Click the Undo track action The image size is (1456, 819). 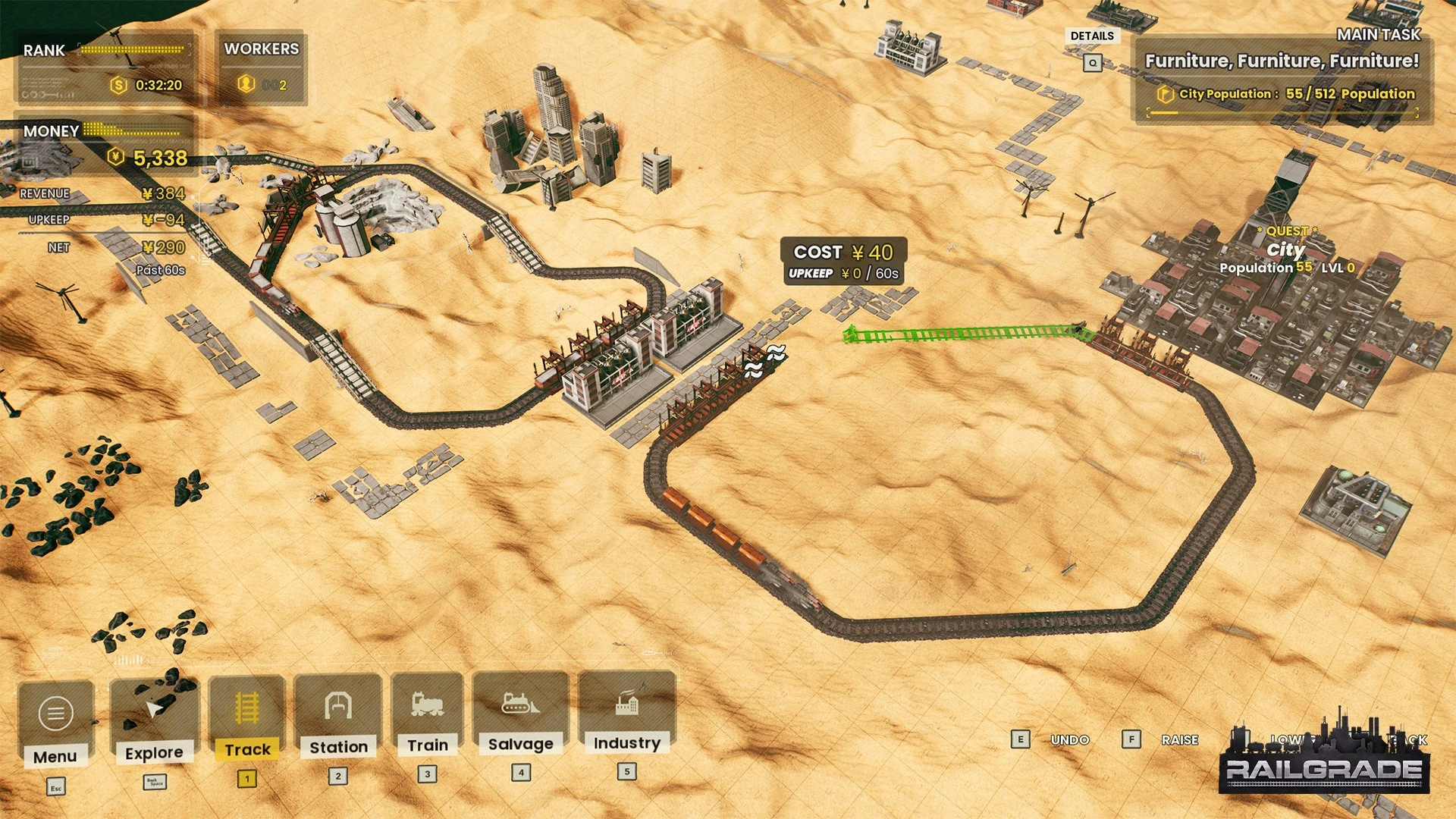pyautogui.click(x=1069, y=739)
